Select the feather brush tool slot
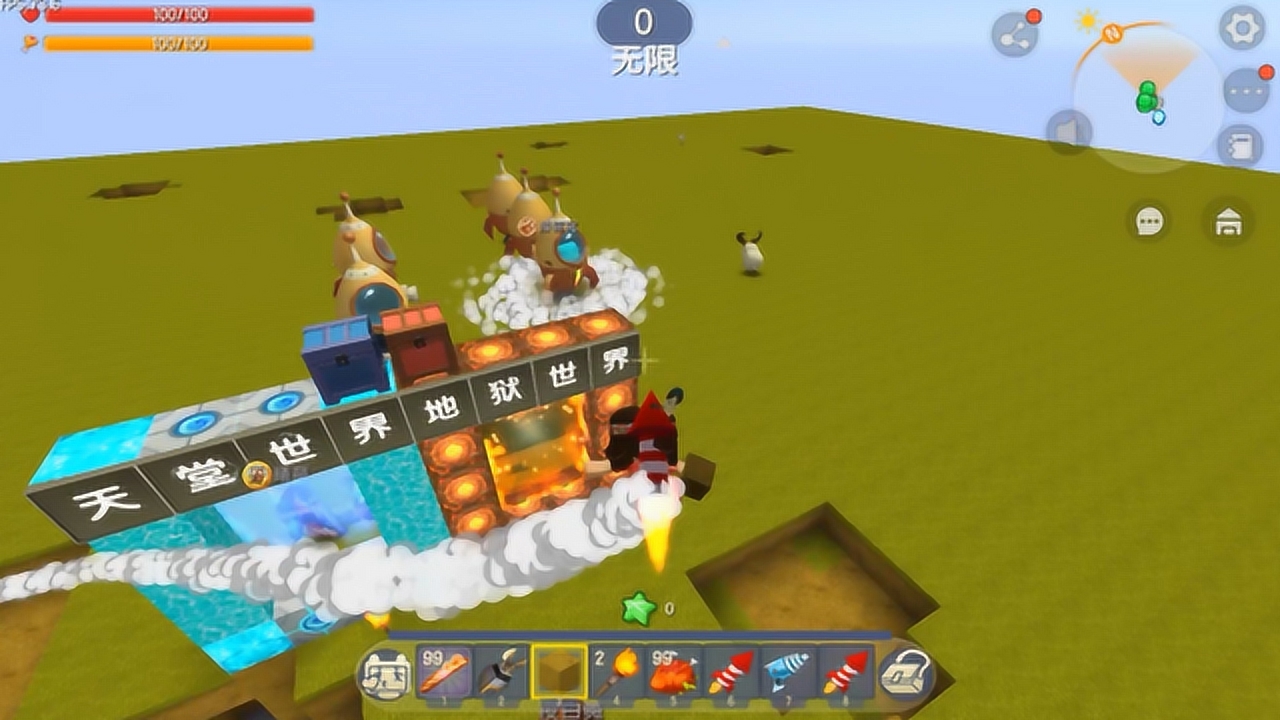This screenshot has height=720, width=1280. click(501, 671)
